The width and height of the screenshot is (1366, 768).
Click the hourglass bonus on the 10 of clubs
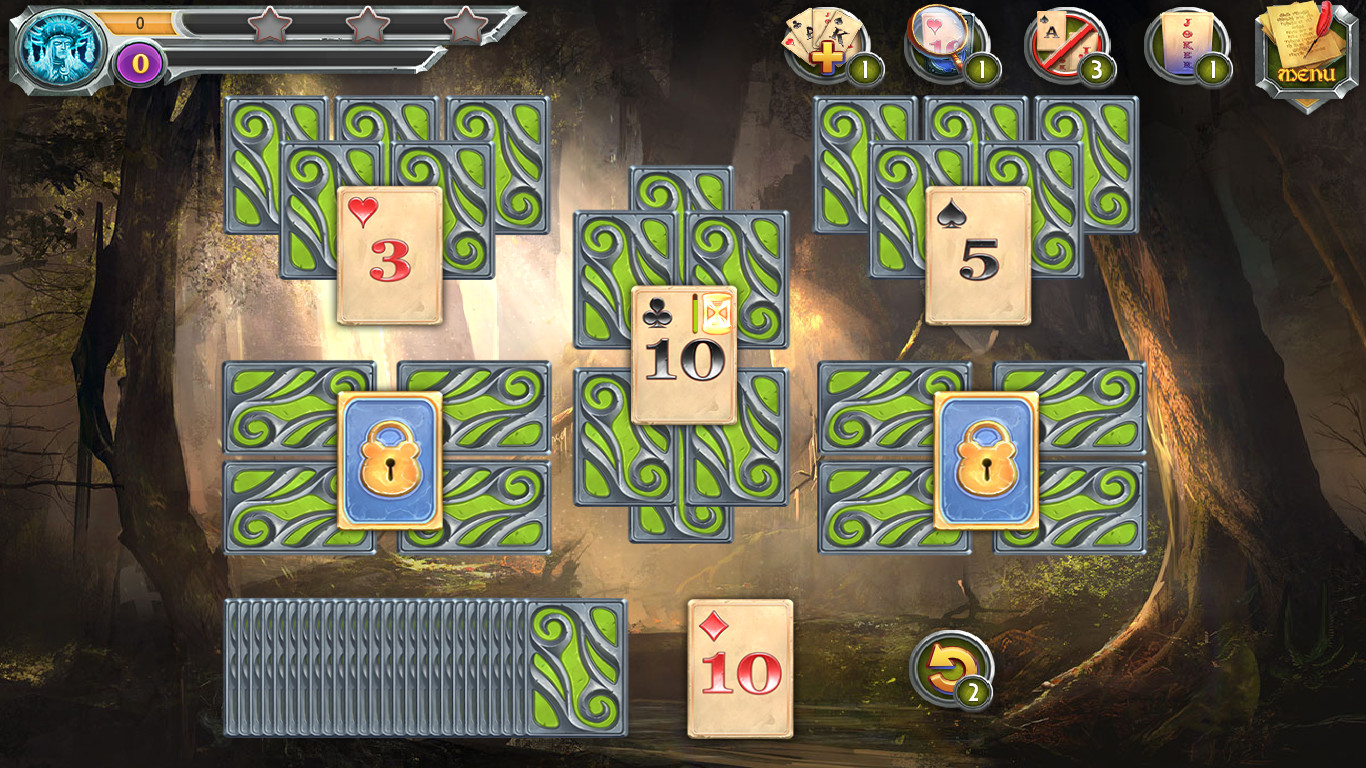pyautogui.click(x=716, y=313)
